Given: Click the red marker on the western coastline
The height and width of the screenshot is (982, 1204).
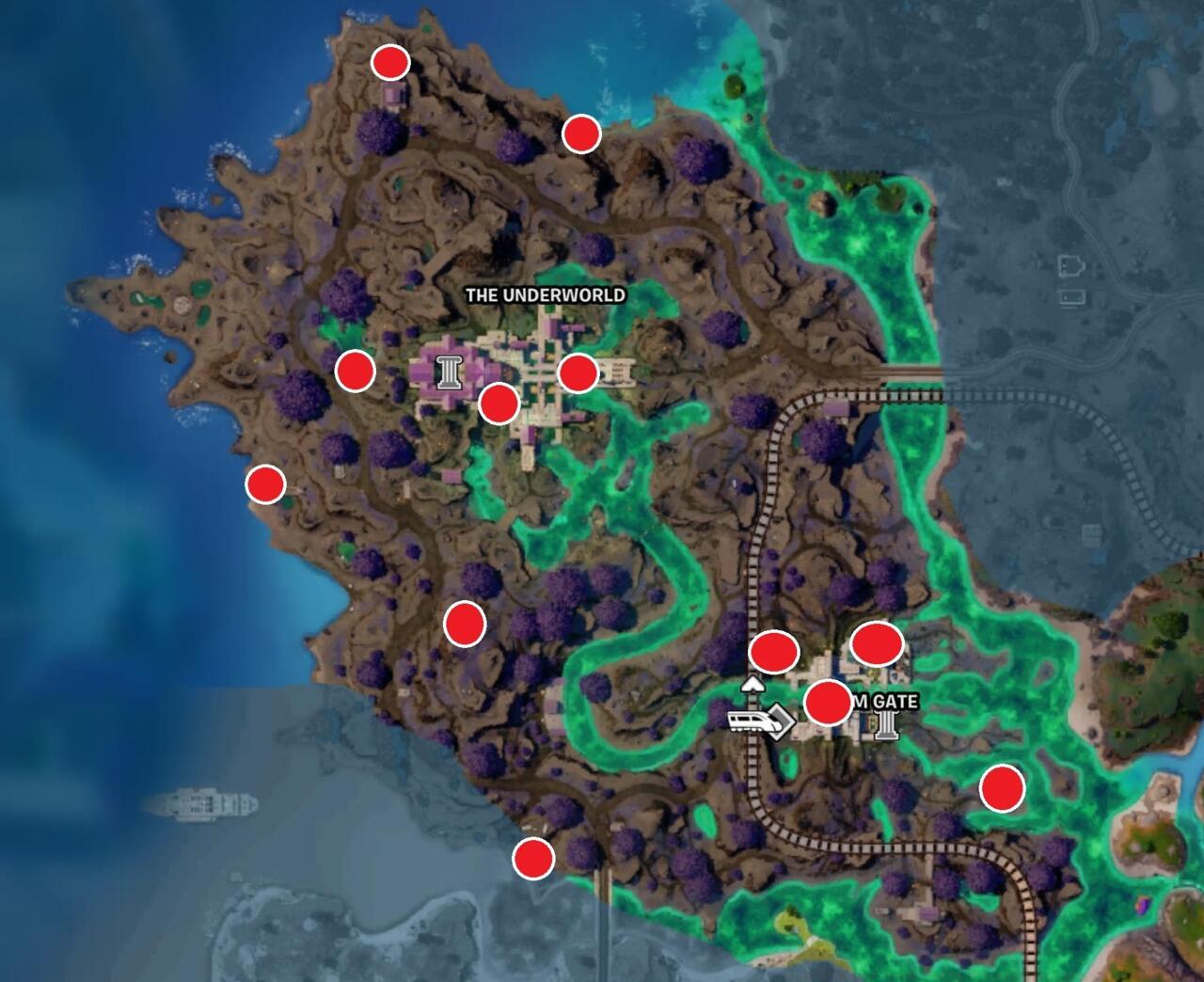Looking at the screenshot, I should coord(264,485).
